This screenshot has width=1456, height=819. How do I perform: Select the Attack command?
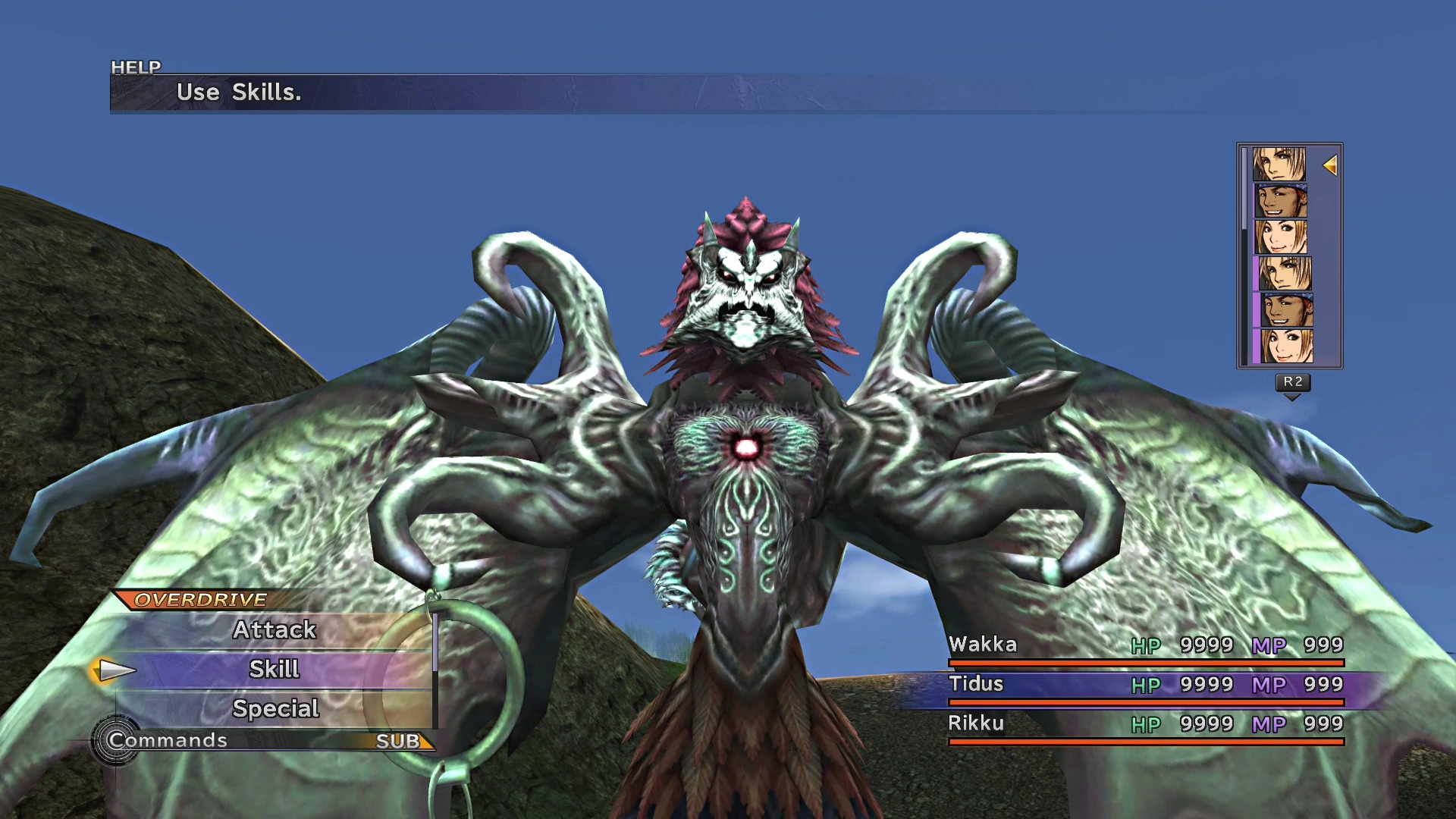tap(275, 629)
